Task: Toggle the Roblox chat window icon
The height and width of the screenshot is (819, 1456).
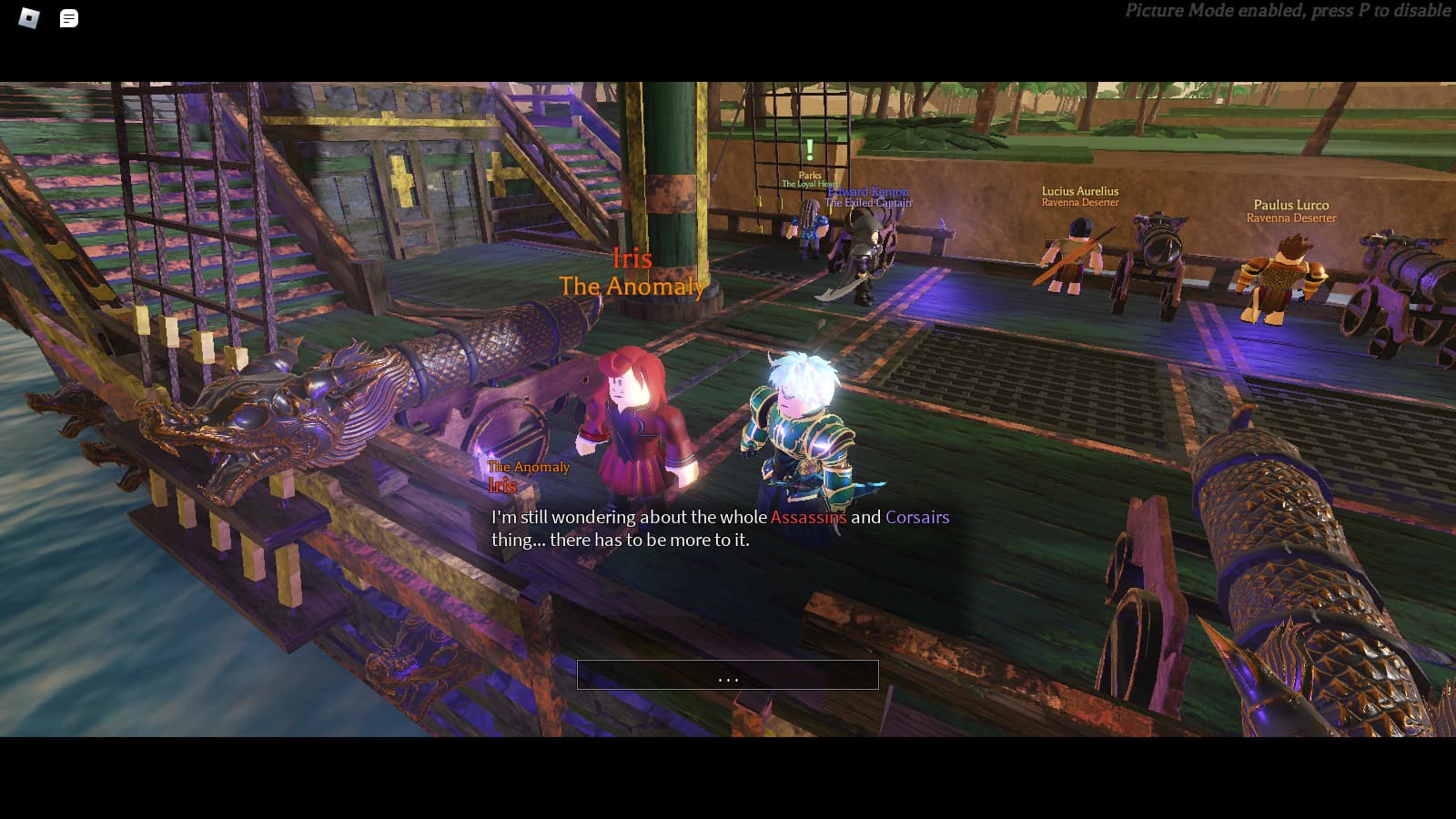Action: click(69, 18)
